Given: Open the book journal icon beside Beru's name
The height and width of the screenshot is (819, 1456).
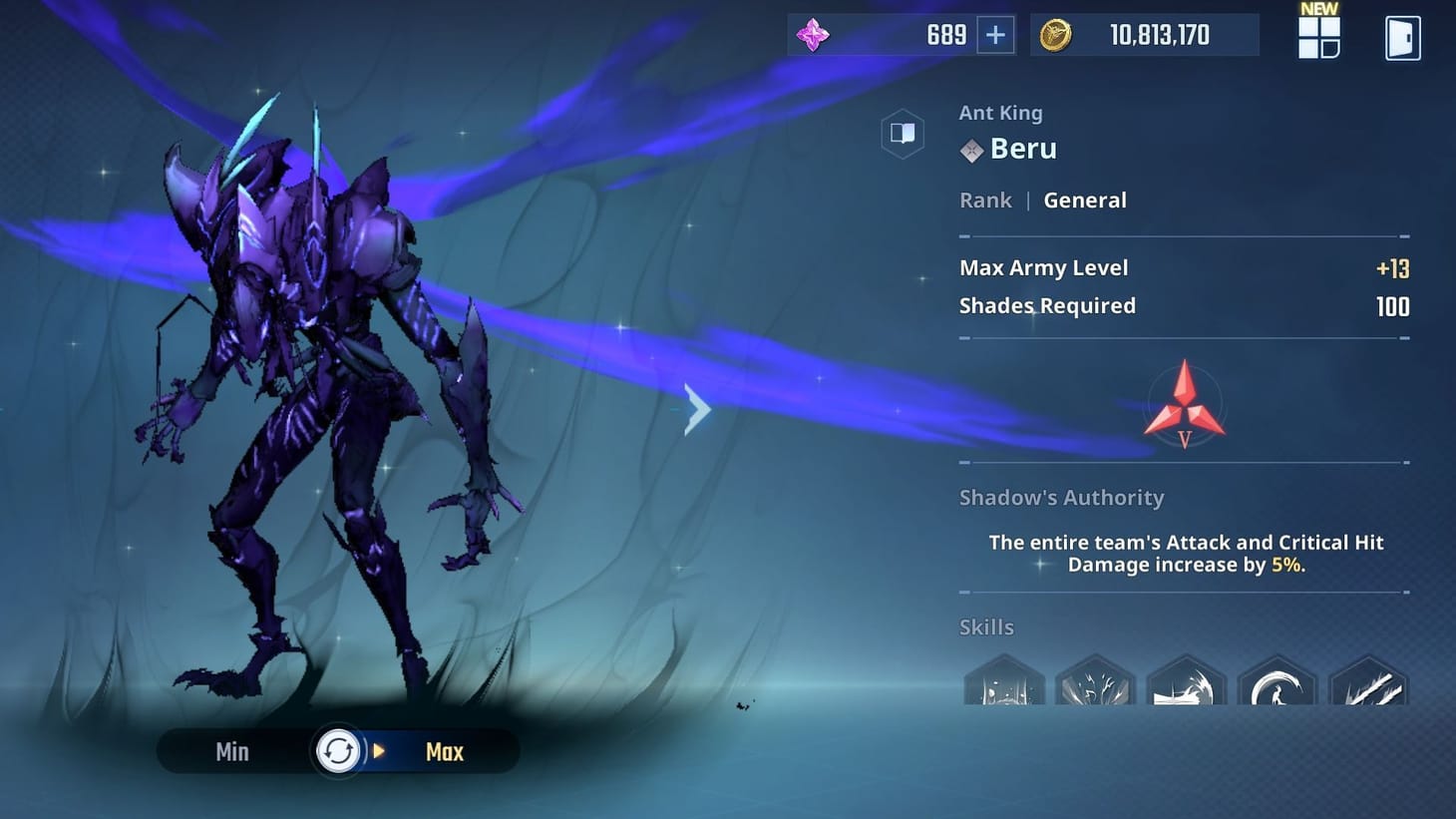Looking at the screenshot, I should 903,134.
